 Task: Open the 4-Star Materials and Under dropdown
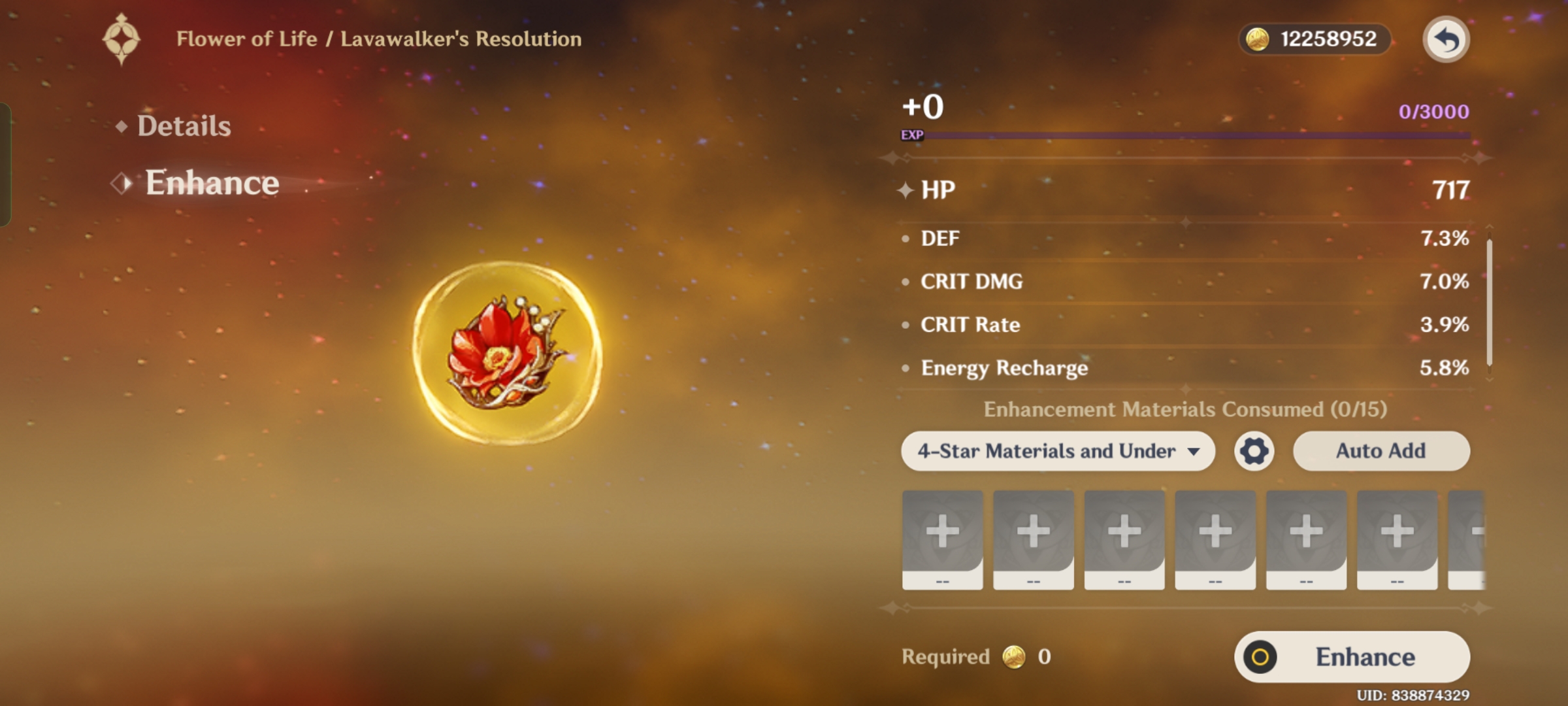point(1057,451)
